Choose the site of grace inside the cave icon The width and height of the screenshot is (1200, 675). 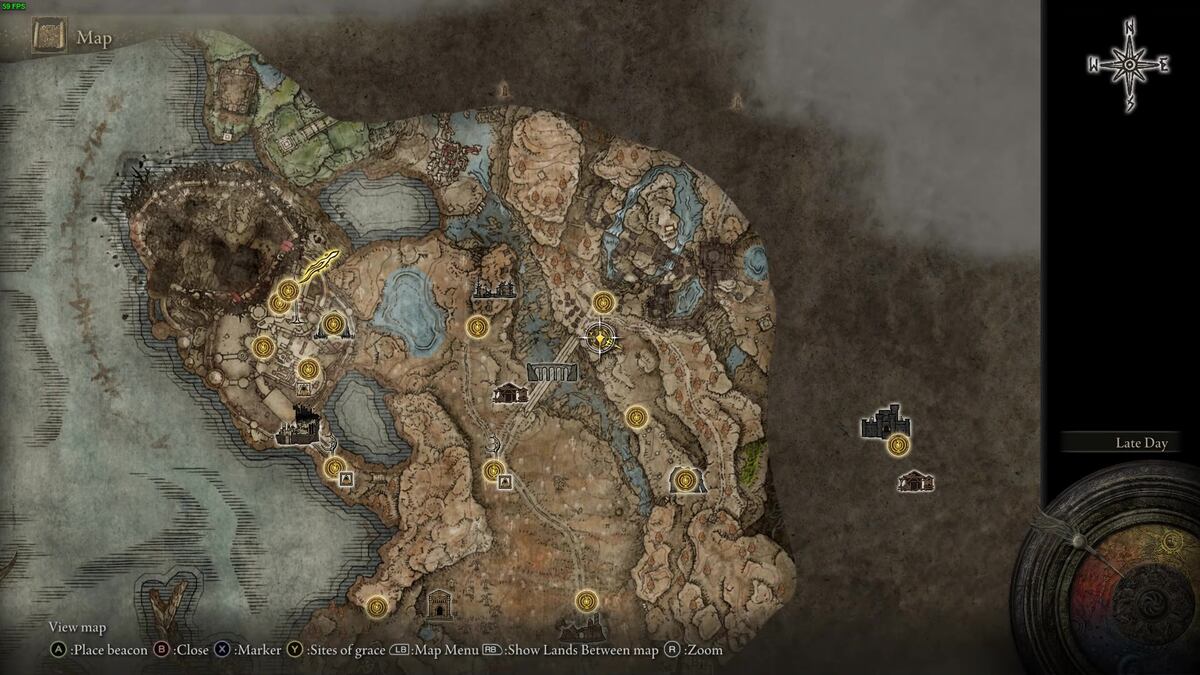coord(685,481)
